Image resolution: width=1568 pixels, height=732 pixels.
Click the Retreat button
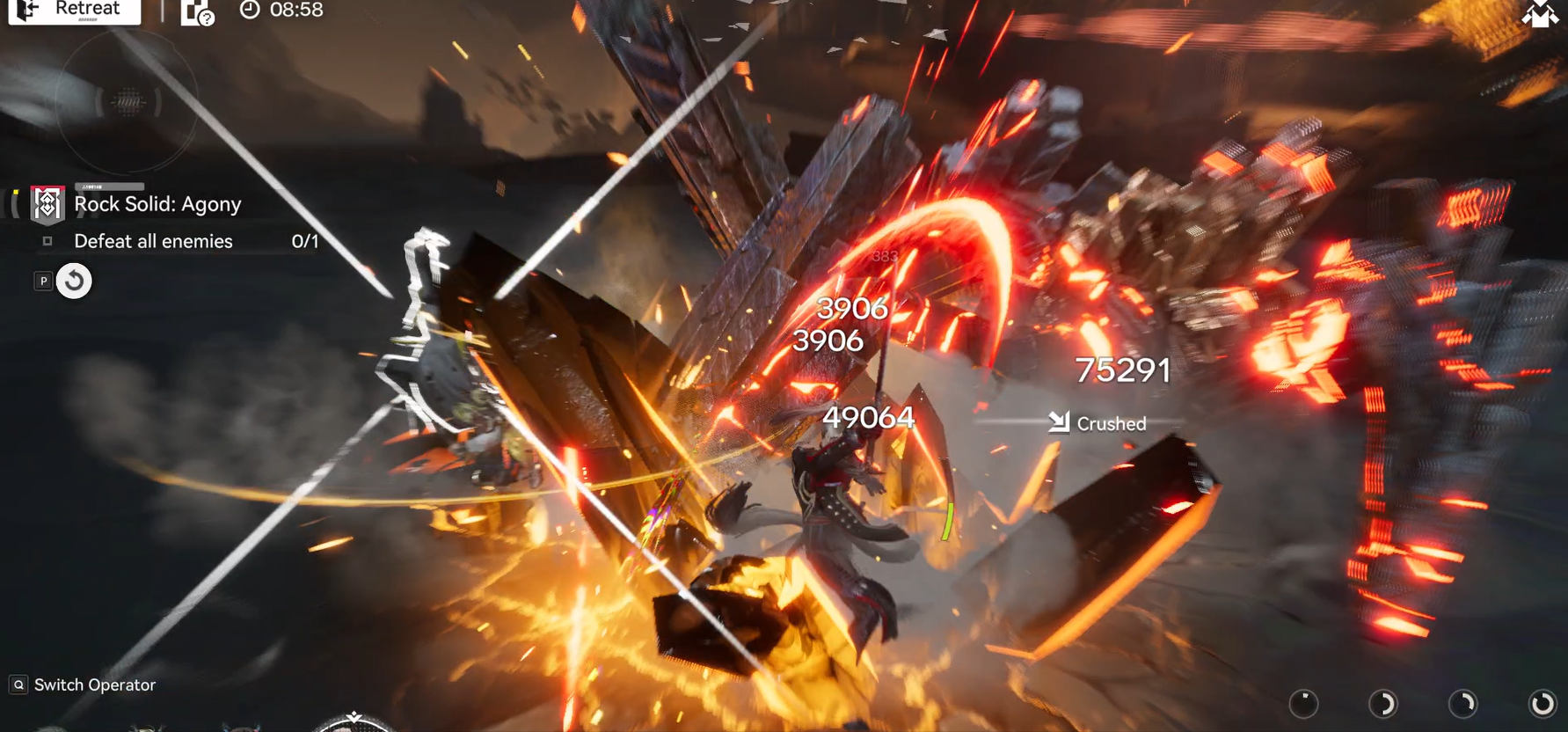click(x=74, y=10)
